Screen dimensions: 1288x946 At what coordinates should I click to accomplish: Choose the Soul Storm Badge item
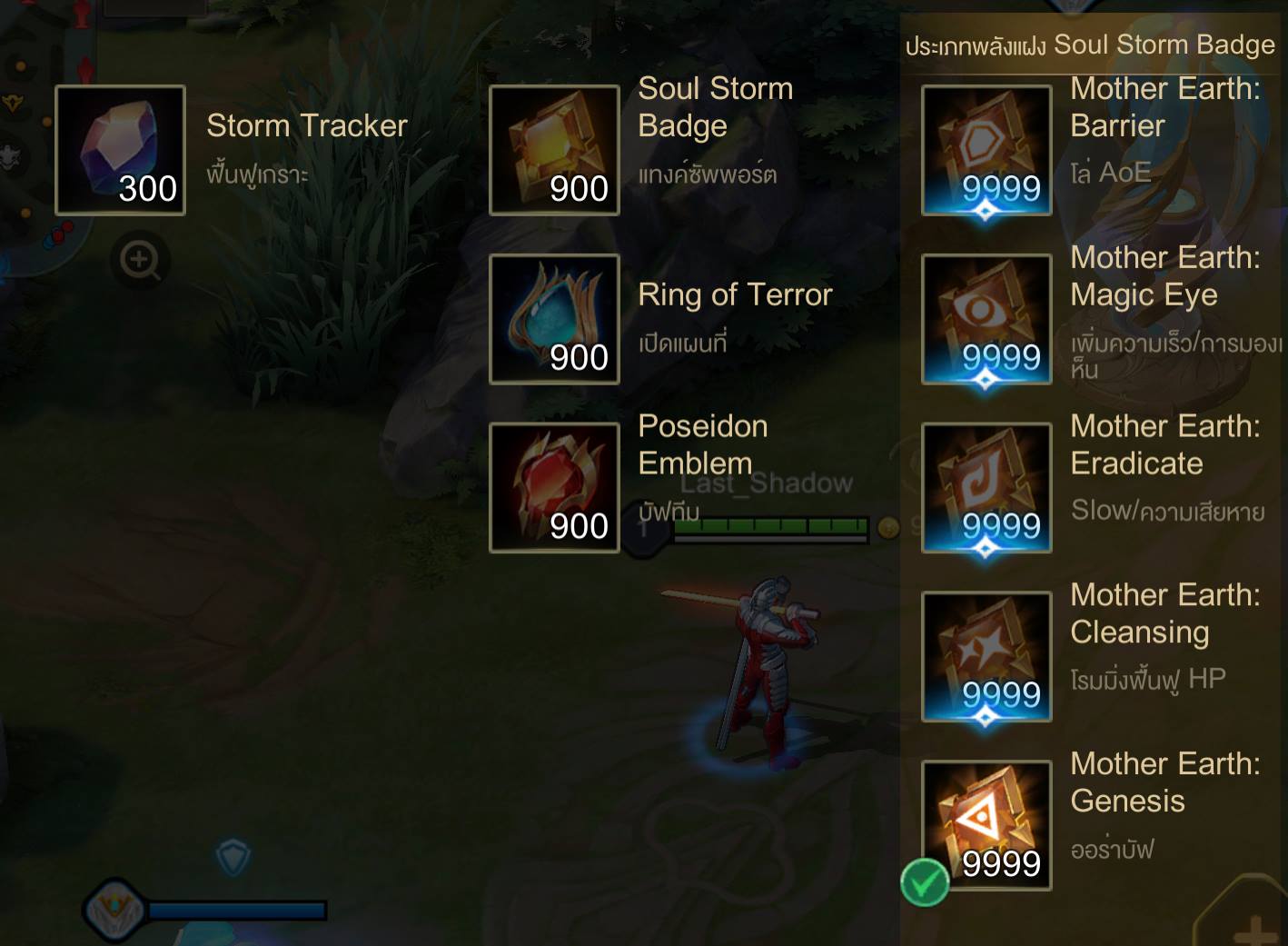click(x=554, y=150)
